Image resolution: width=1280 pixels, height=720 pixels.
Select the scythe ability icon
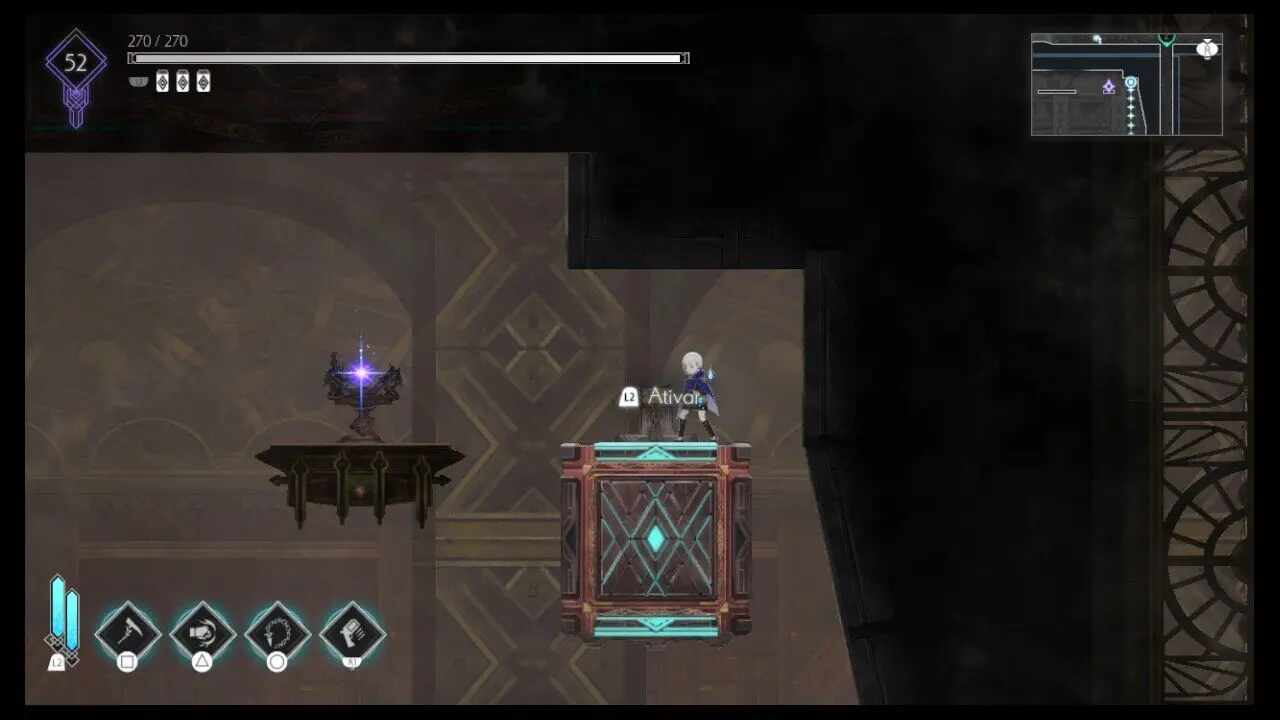click(x=128, y=631)
